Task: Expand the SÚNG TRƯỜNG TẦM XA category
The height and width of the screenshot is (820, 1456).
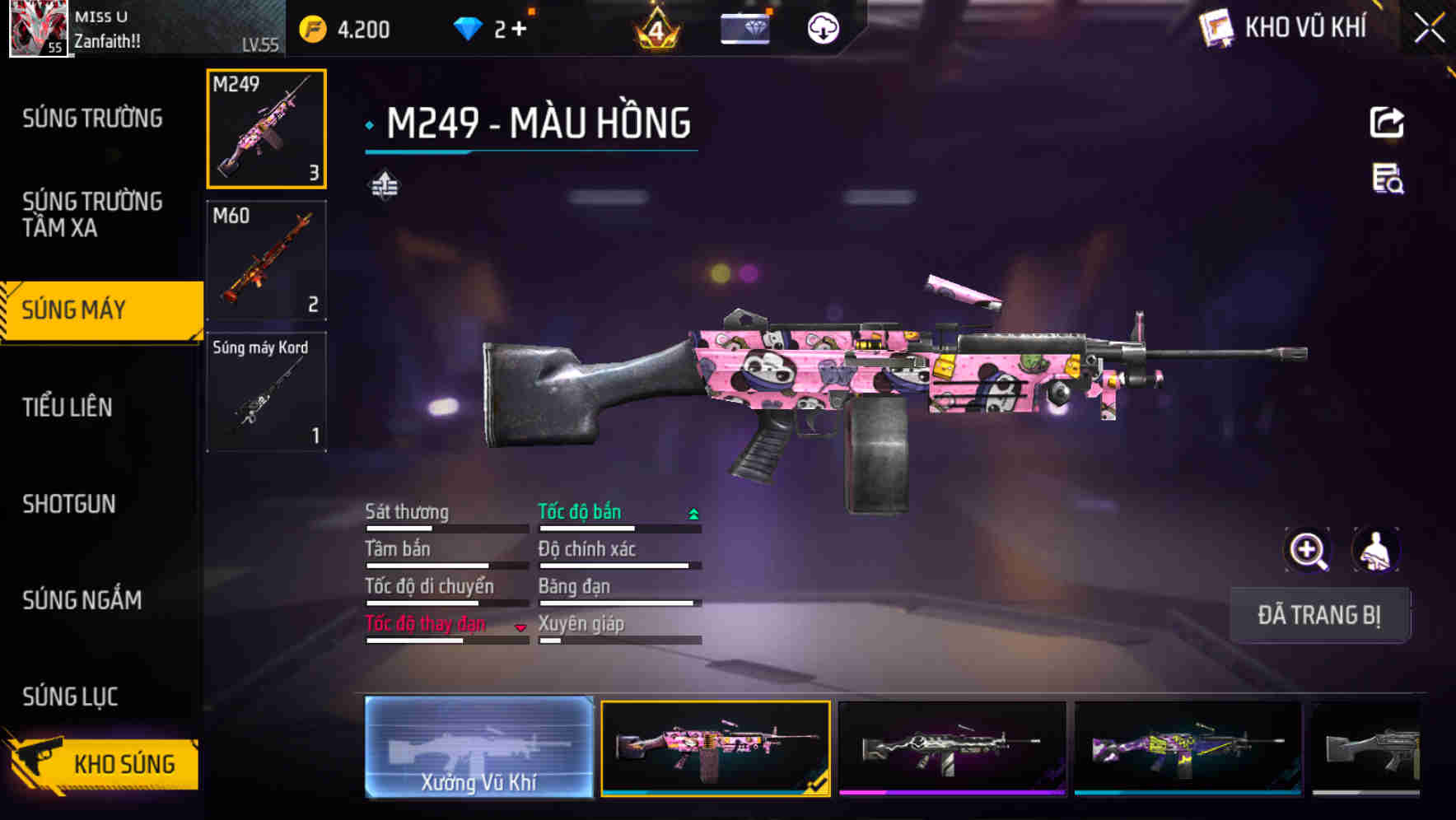Action: tap(93, 215)
